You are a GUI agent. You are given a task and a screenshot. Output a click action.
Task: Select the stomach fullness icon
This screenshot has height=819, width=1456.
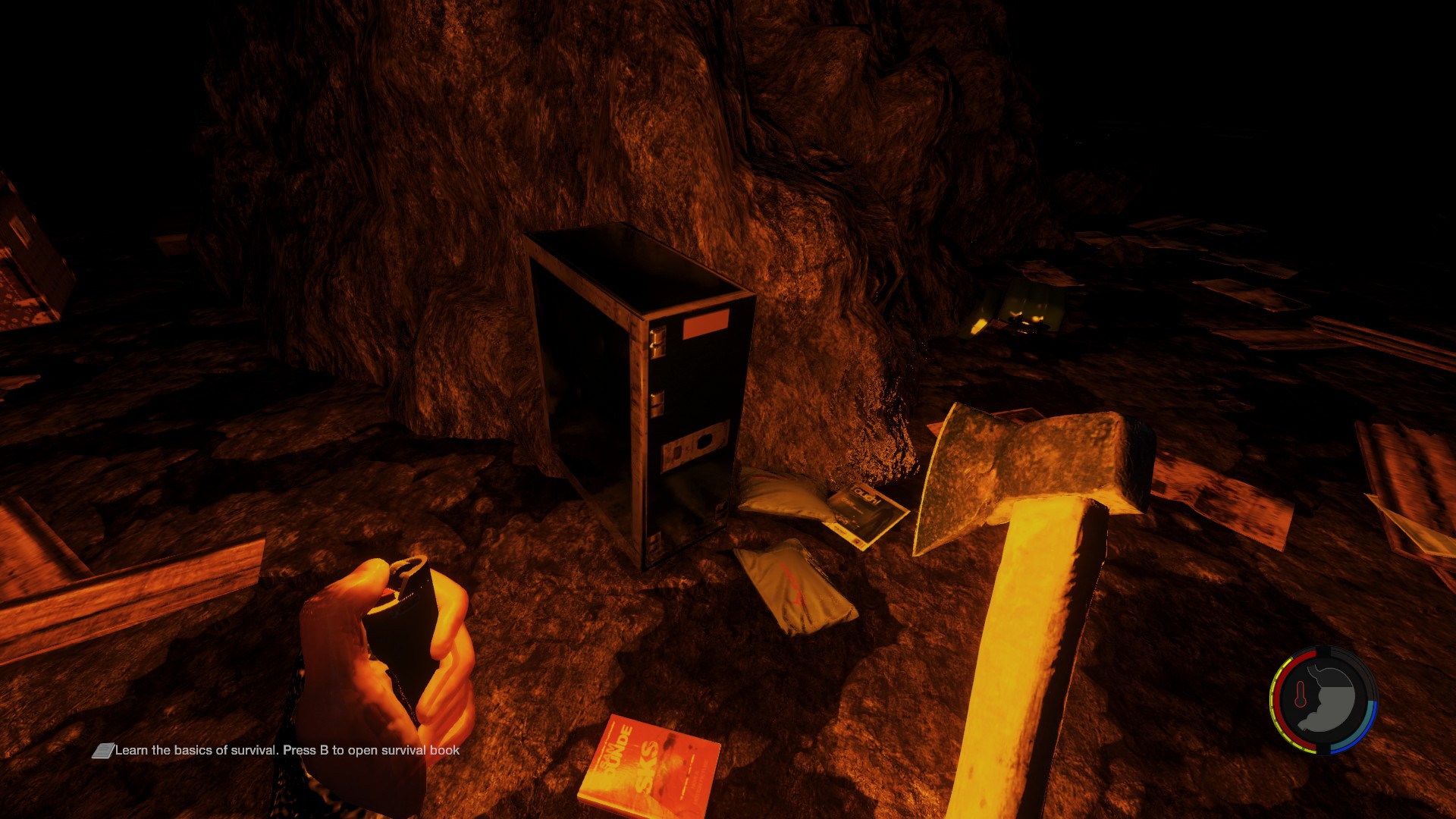tap(1331, 700)
